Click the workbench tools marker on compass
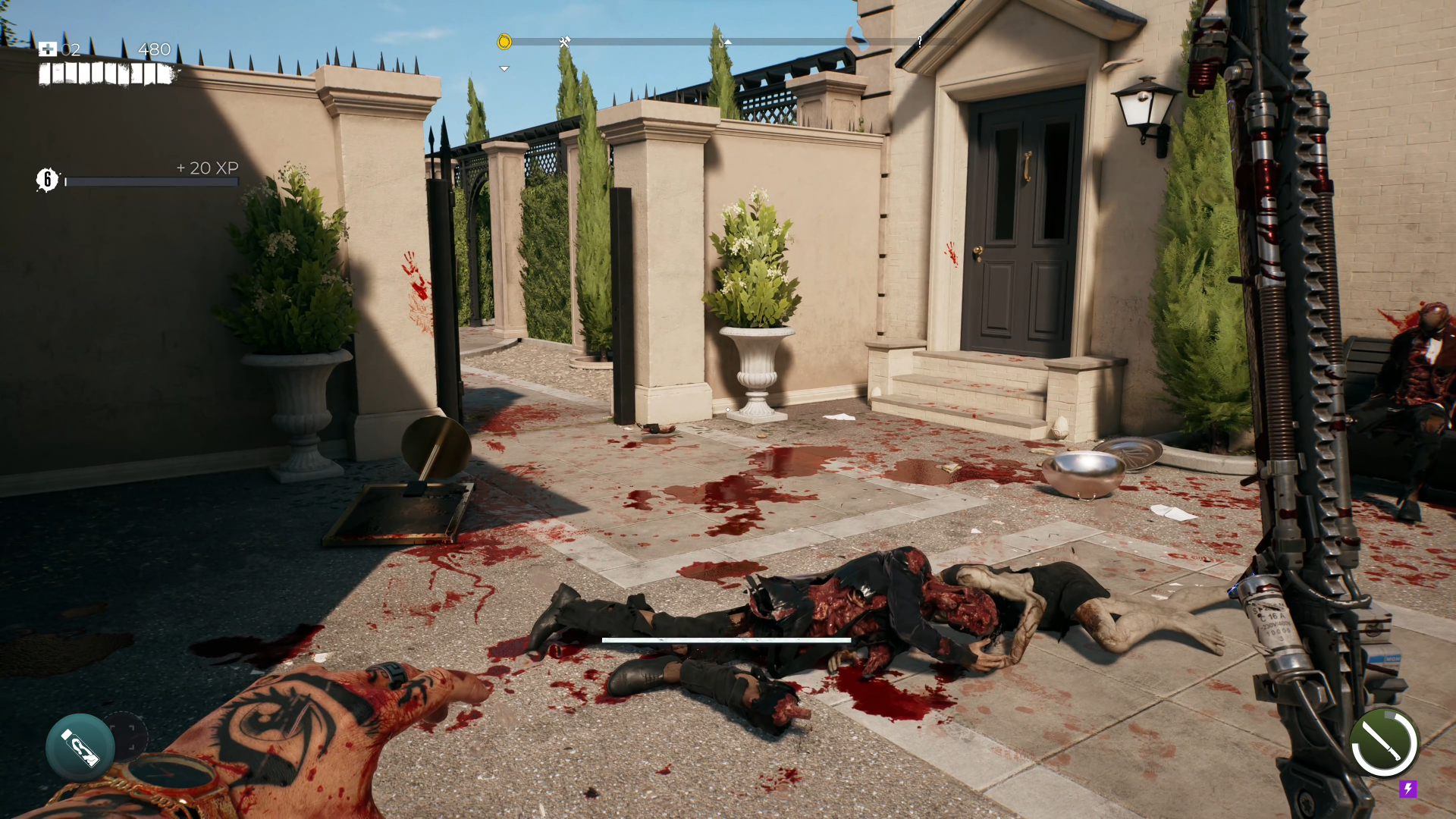 click(564, 42)
